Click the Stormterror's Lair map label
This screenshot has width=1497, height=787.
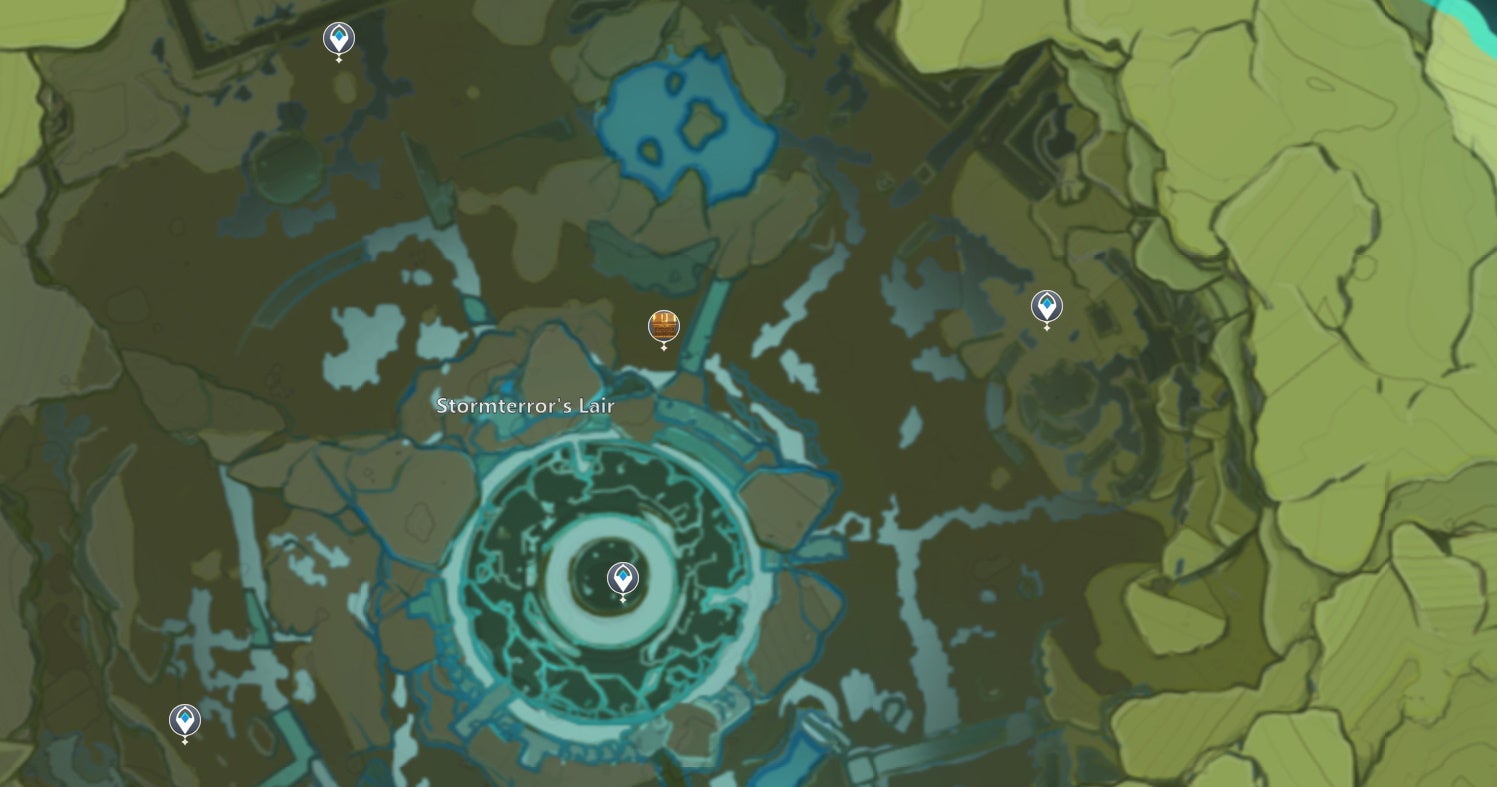525,406
